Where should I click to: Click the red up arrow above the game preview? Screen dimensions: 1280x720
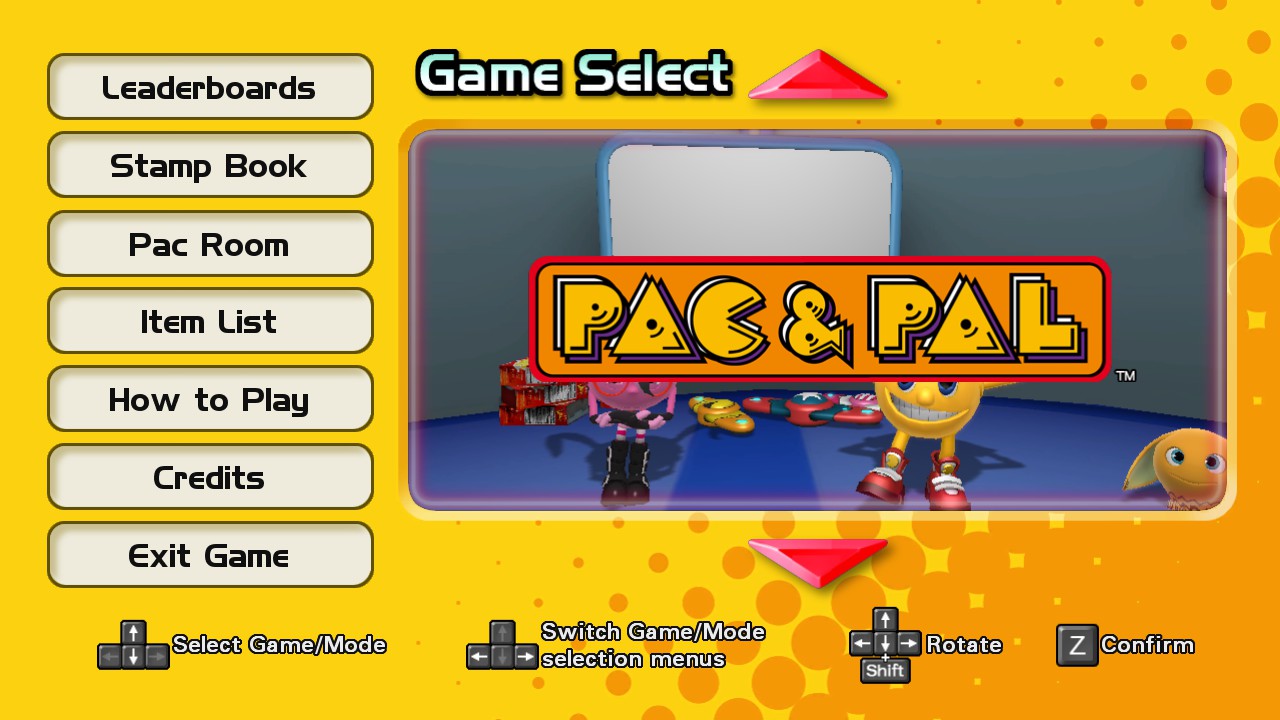(x=818, y=77)
